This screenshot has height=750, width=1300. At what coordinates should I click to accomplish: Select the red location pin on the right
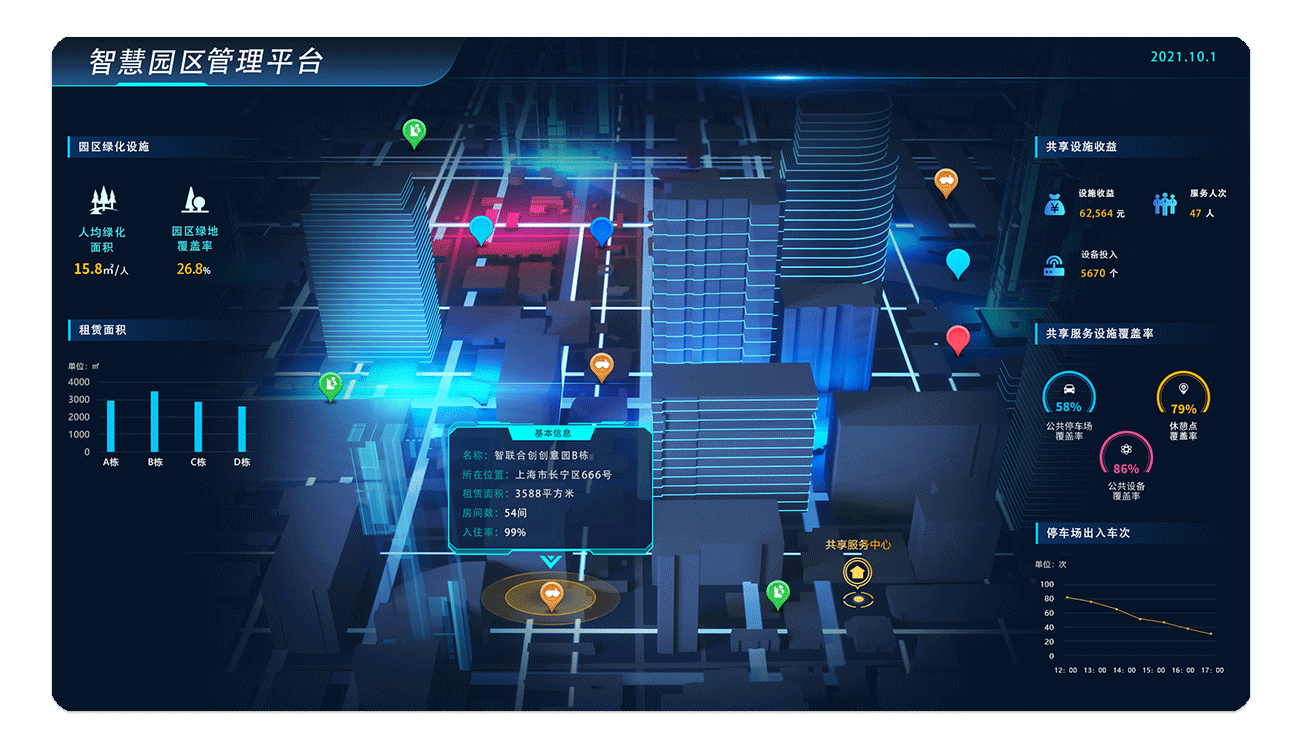(x=957, y=339)
